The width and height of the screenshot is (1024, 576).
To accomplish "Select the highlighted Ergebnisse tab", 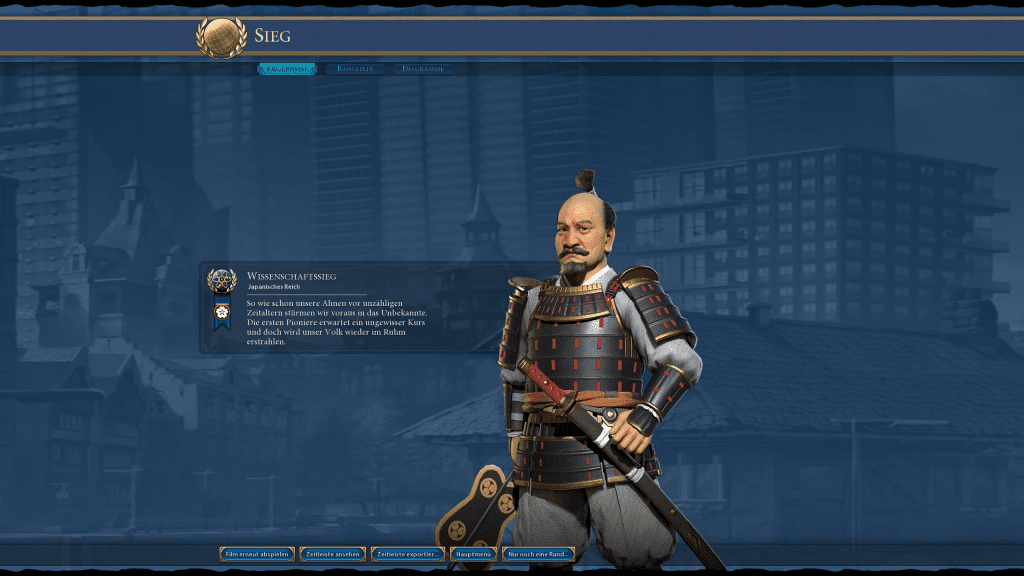I will point(287,69).
